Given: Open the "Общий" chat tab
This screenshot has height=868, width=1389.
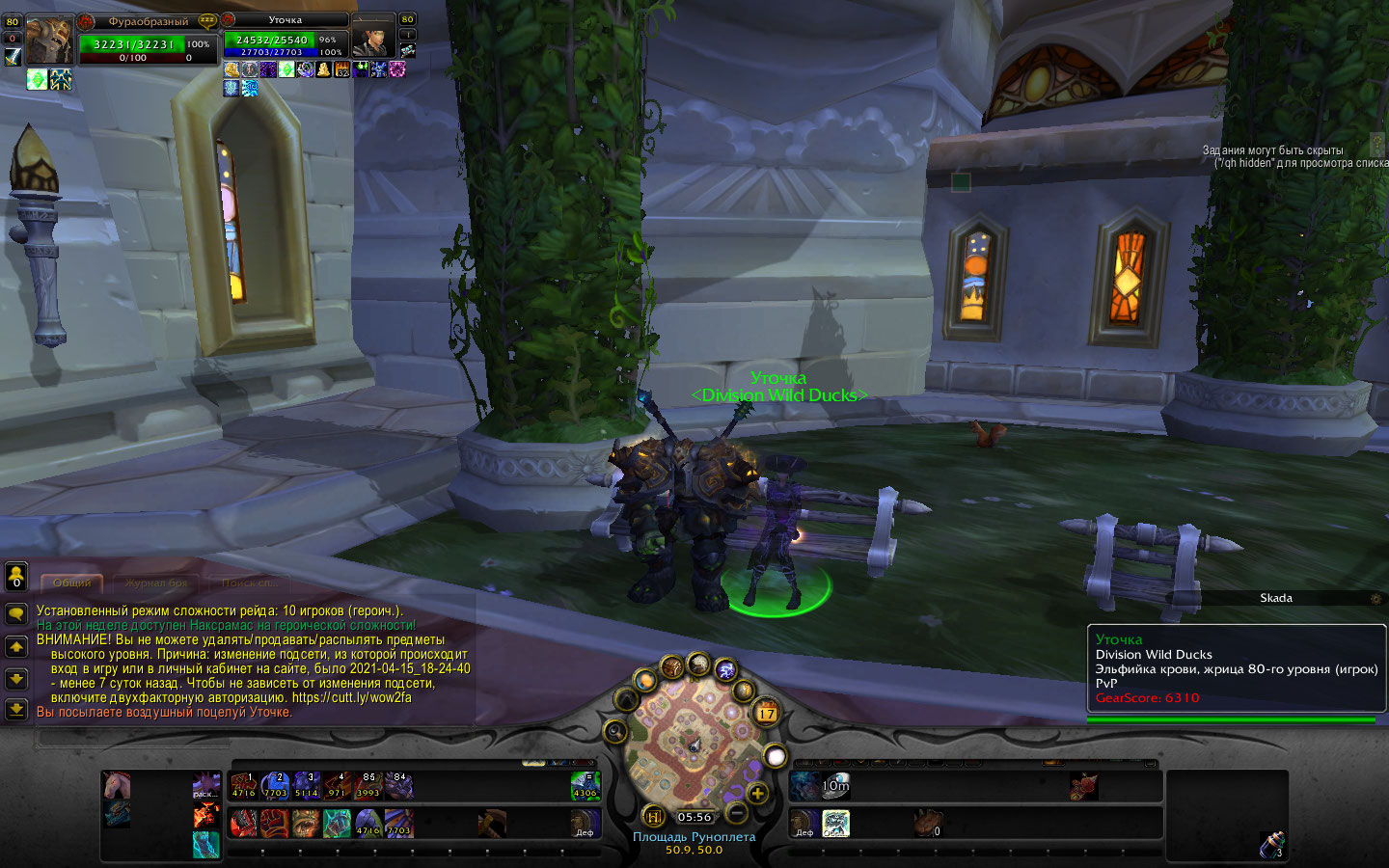Looking at the screenshot, I should 72,583.
